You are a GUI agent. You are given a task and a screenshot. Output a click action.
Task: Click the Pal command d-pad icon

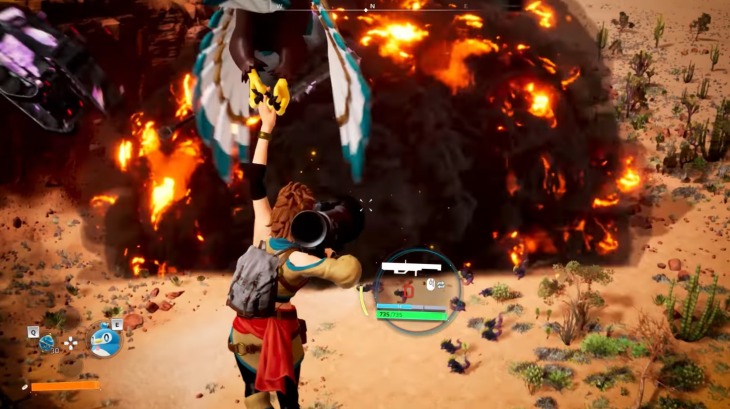point(71,342)
